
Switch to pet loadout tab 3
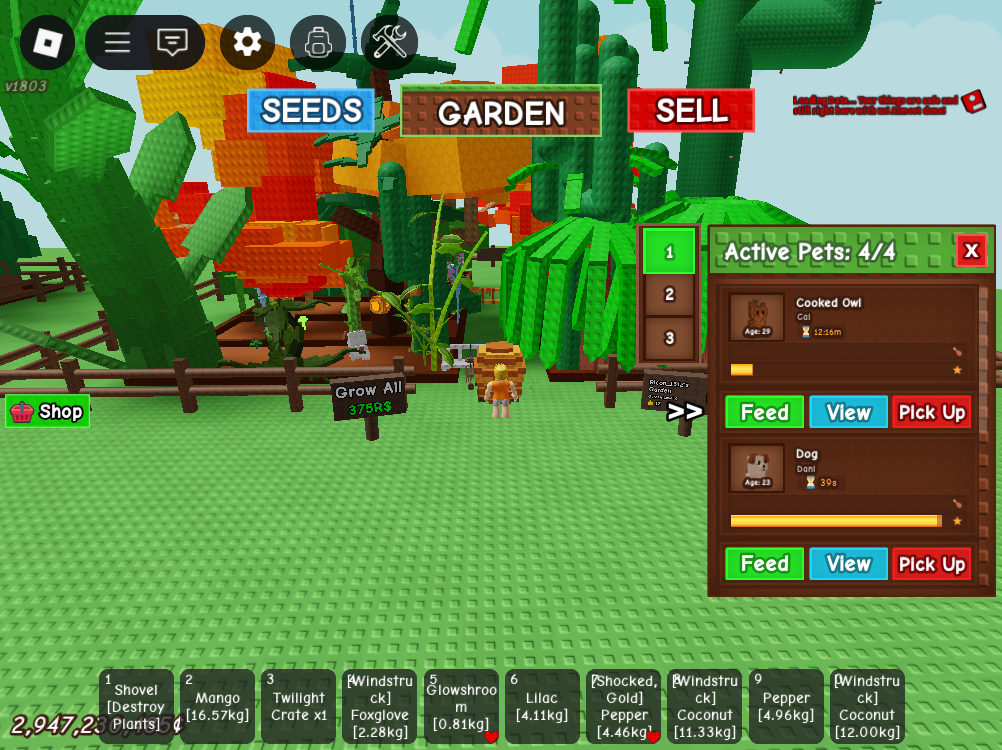pos(669,338)
